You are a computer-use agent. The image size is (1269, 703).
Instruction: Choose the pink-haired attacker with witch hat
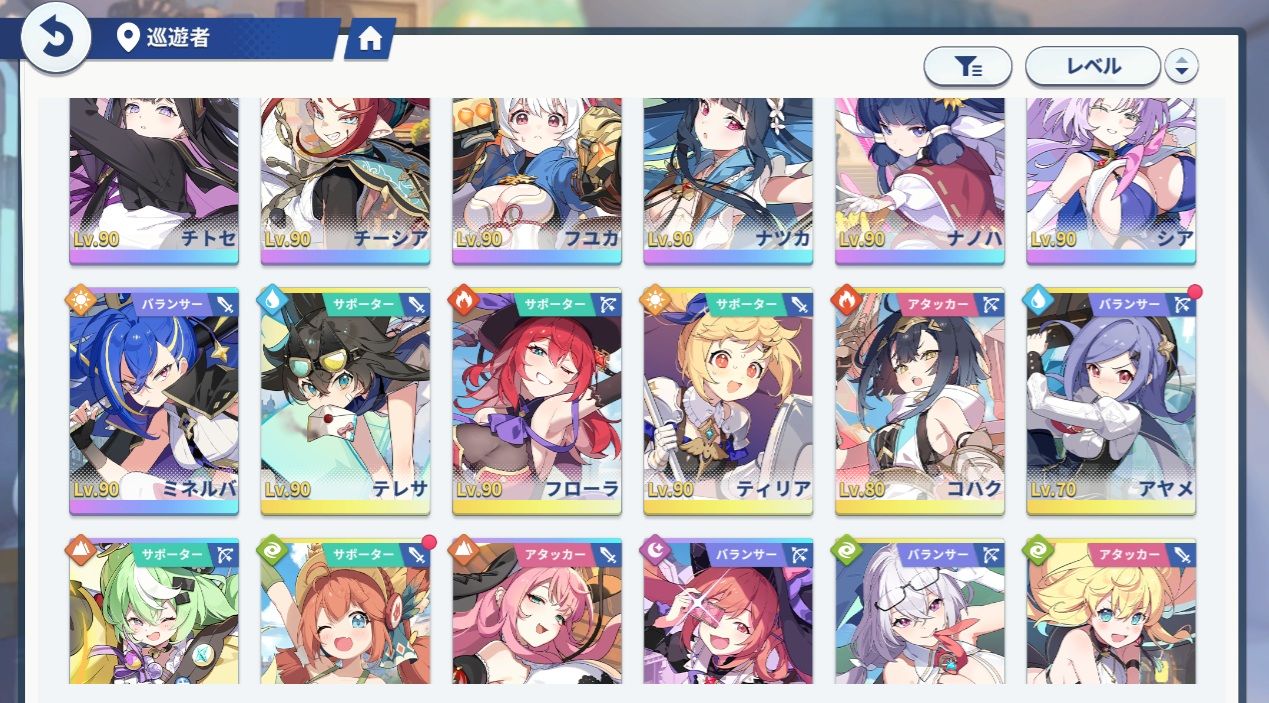pyautogui.click(x=537, y=615)
